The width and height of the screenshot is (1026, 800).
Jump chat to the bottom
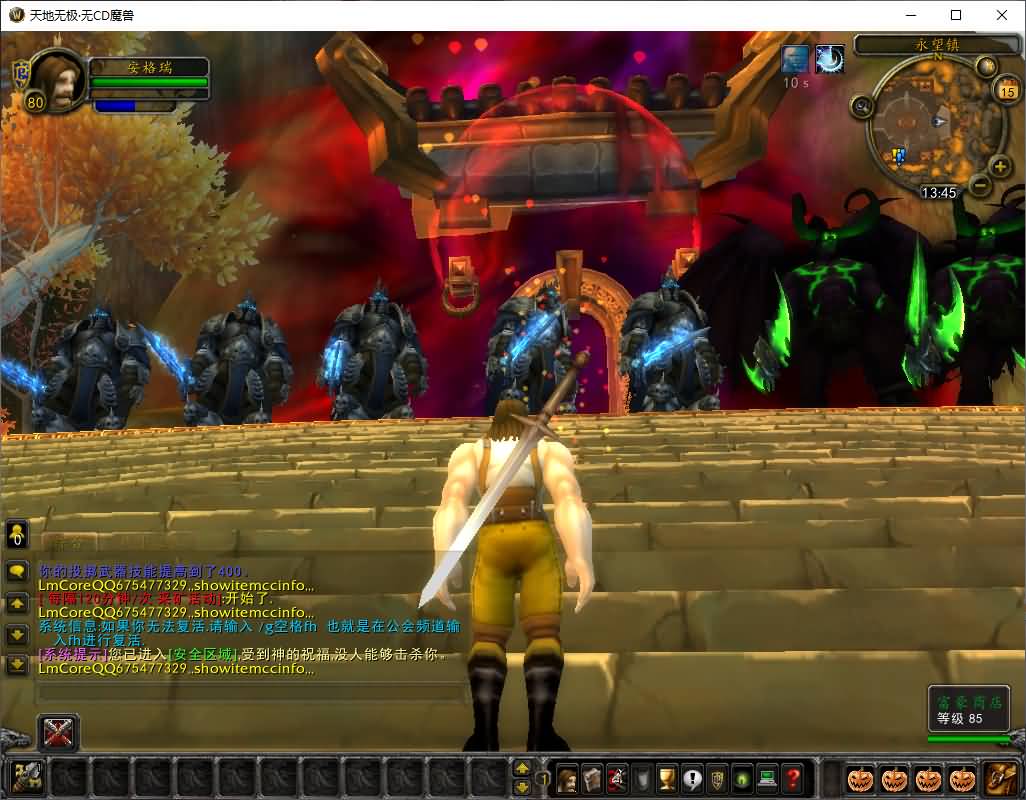[17, 663]
